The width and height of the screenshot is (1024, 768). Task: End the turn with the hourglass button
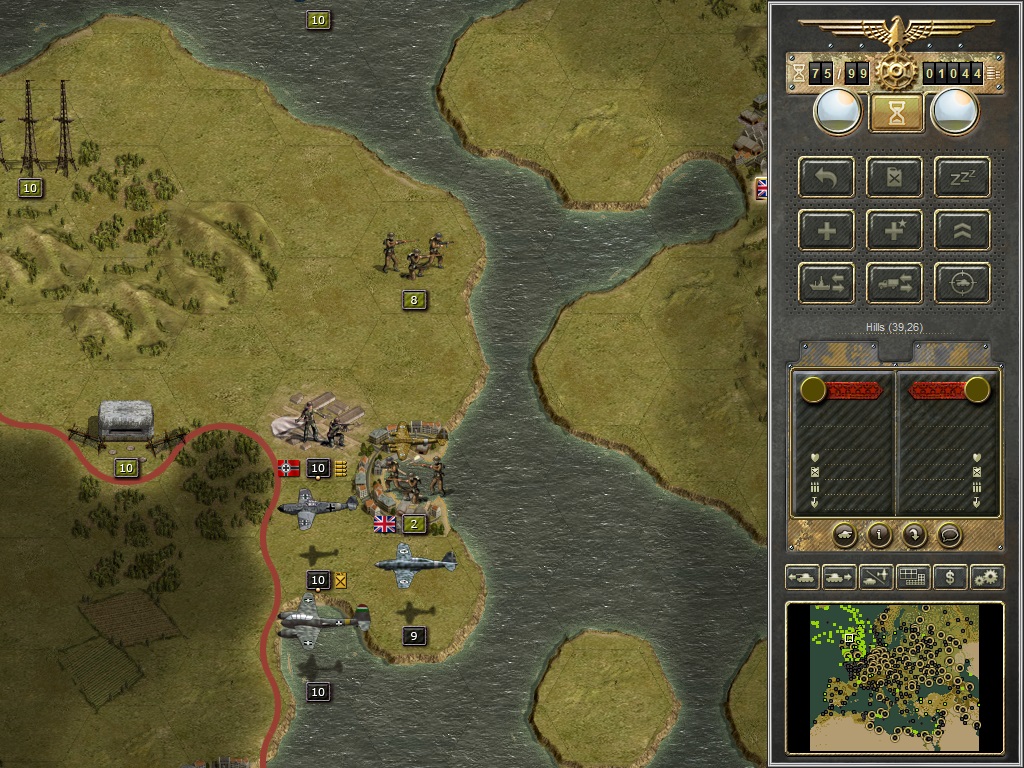point(896,113)
